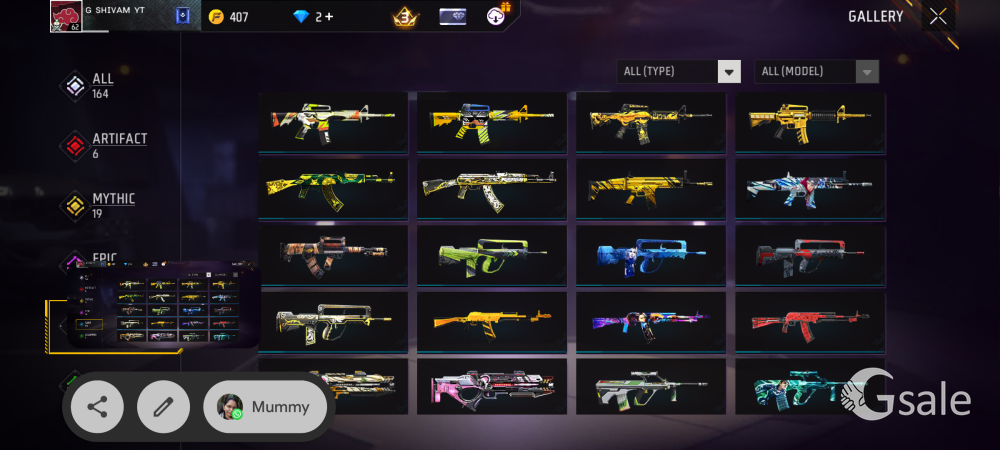Select the lime green FAMAS skin
Image resolution: width=1000 pixels, height=450 pixels.
click(x=492, y=255)
